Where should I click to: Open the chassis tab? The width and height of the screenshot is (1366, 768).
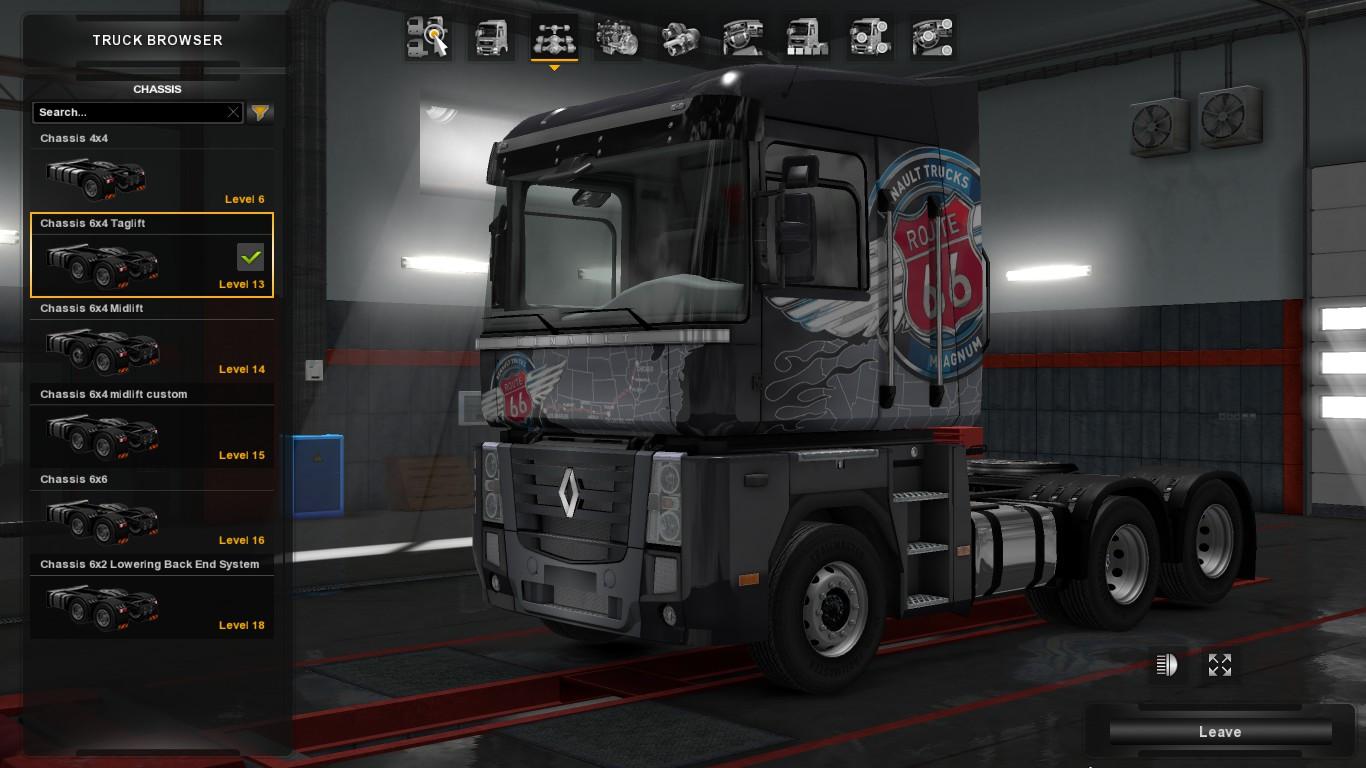(554, 38)
